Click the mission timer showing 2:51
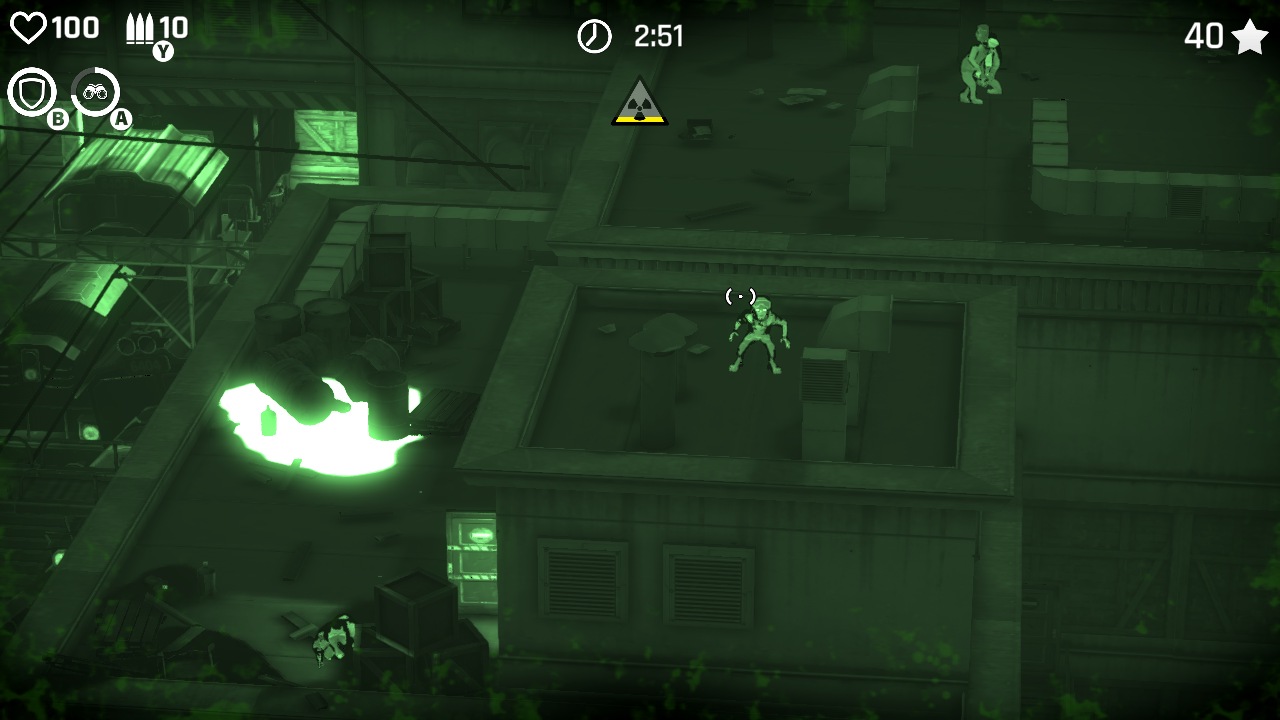The width and height of the screenshot is (1280, 720). pos(657,37)
